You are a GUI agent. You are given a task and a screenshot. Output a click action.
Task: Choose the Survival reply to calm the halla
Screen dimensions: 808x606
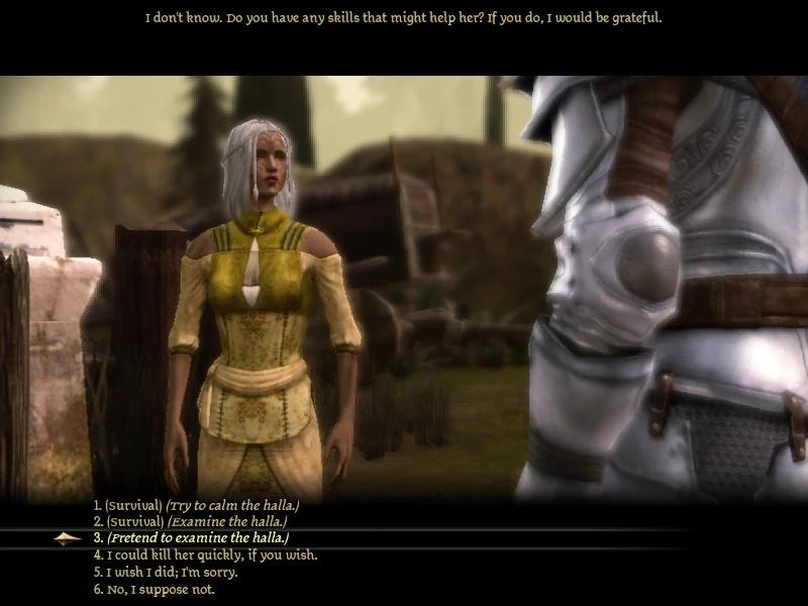click(196, 505)
